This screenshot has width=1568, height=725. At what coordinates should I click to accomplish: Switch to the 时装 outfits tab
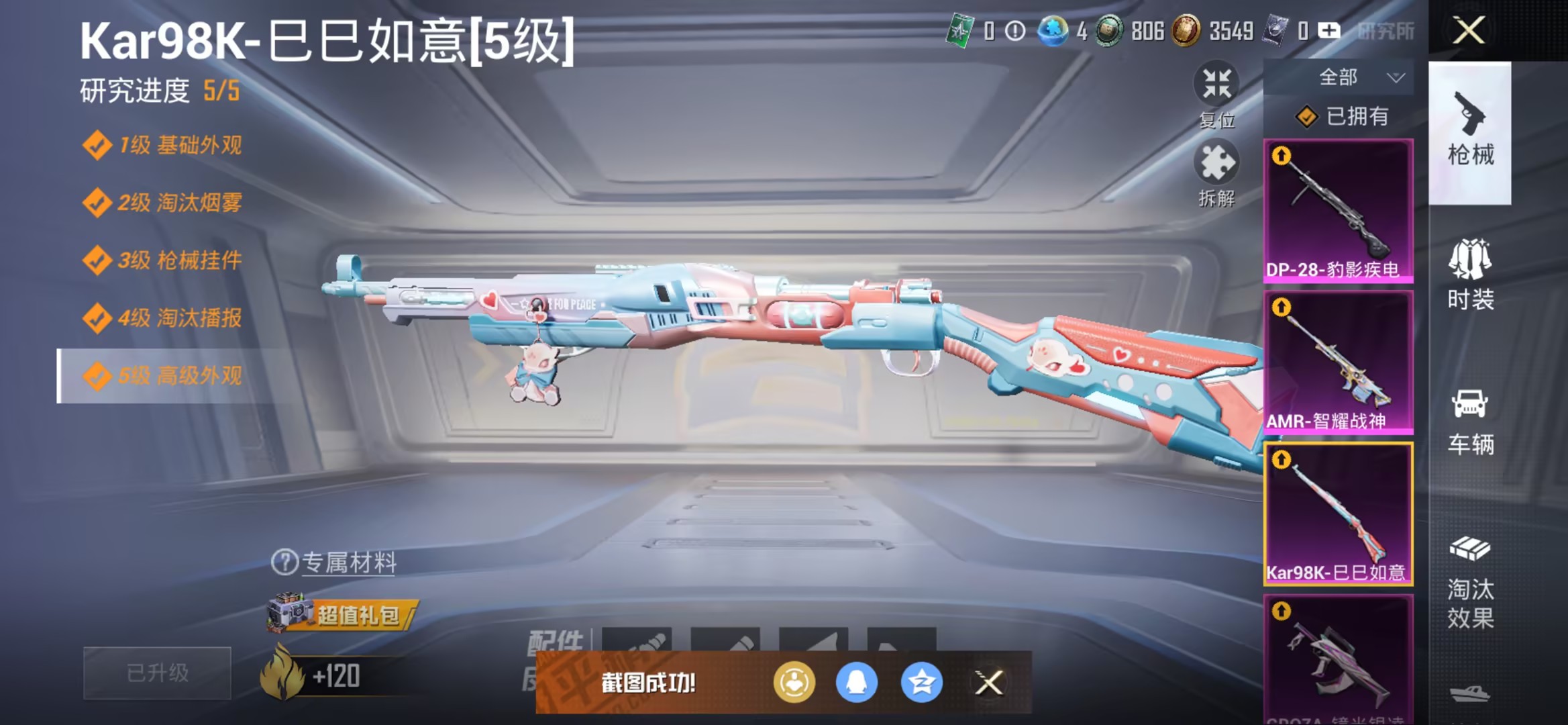tap(1469, 269)
